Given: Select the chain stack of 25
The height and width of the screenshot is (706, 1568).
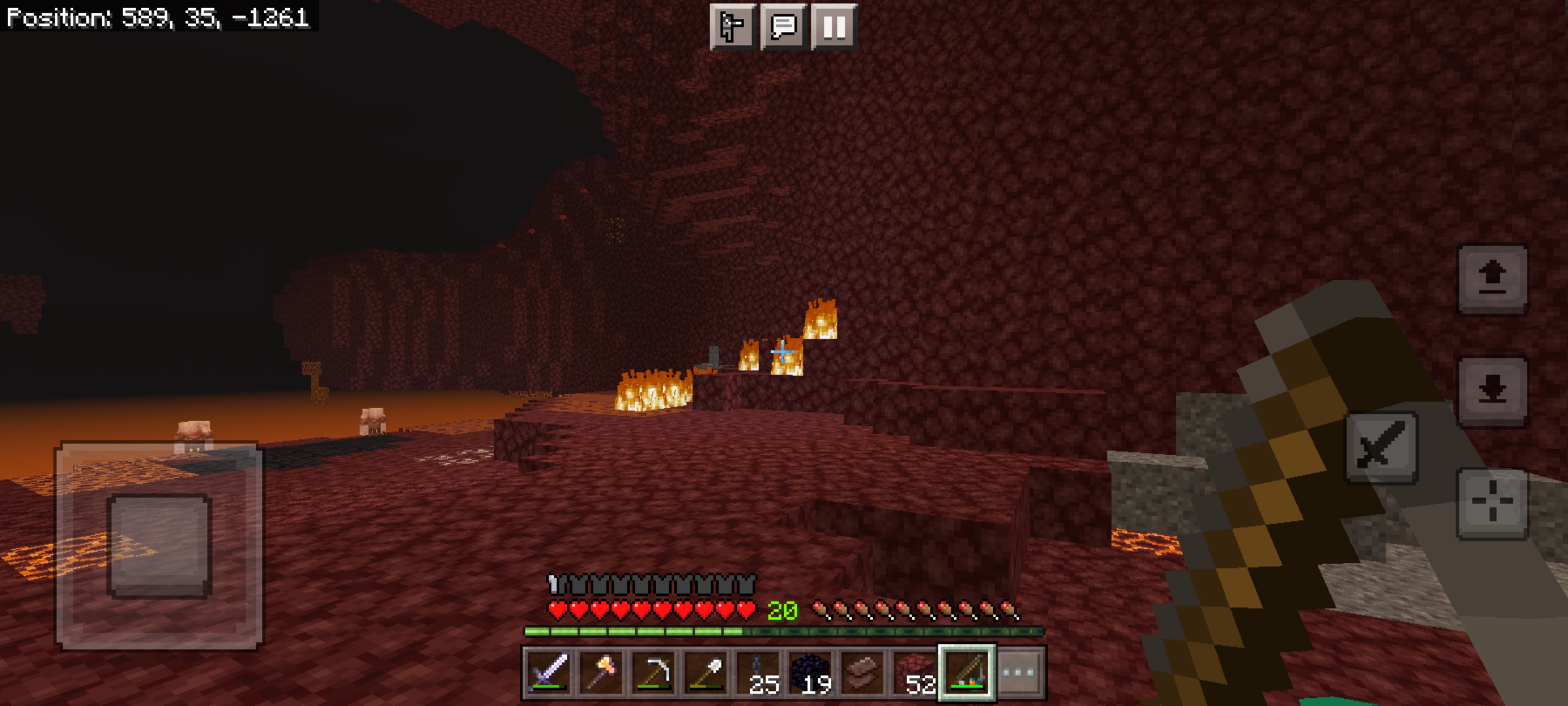Looking at the screenshot, I should [758, 673].
